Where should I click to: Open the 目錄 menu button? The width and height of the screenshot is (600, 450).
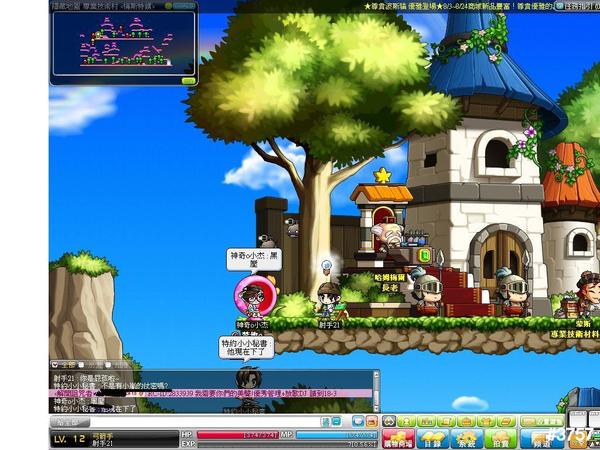[433, 437]
